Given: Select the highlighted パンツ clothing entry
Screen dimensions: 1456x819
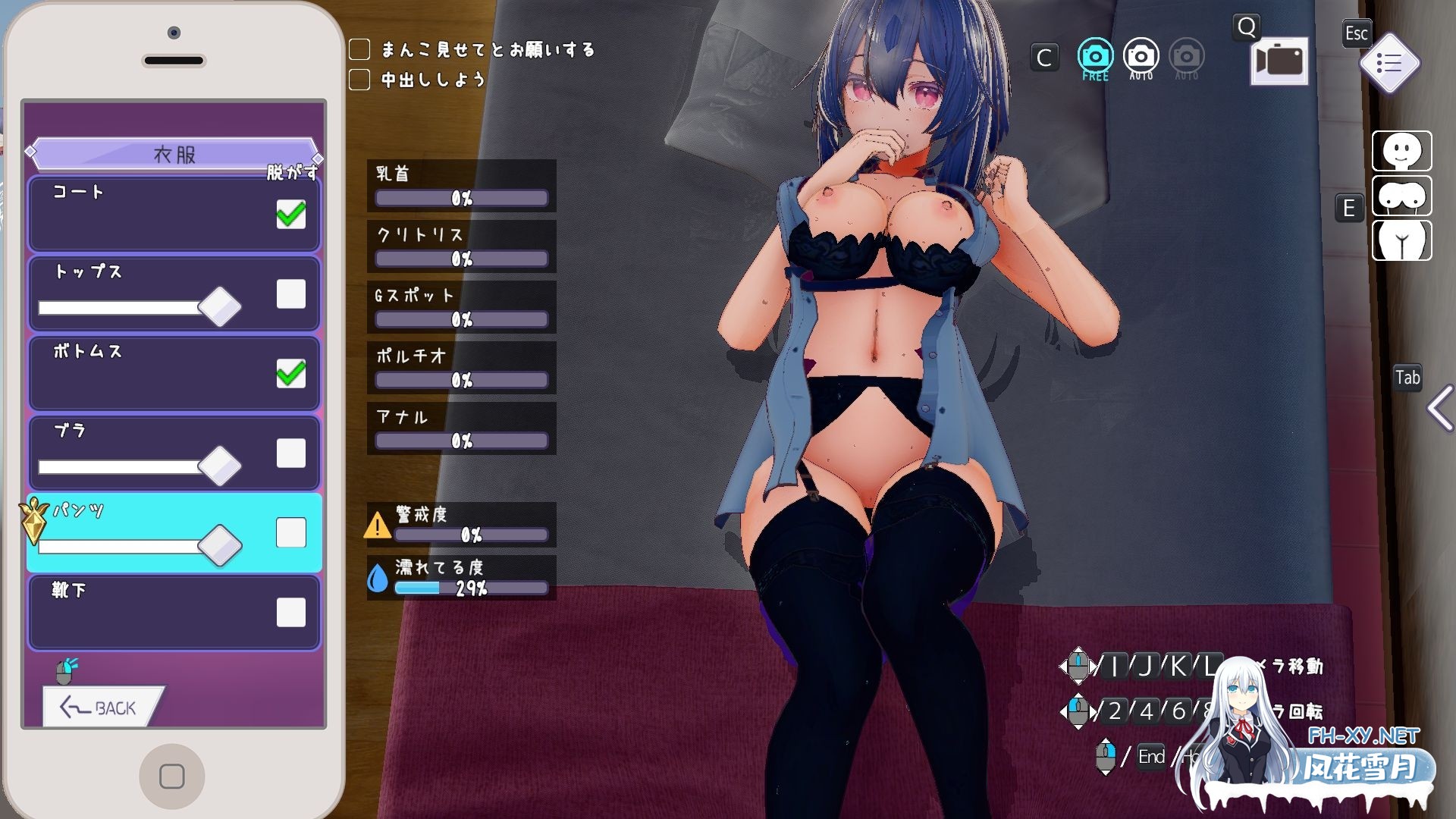Looking at the screenshot, I should click(136, 514).
